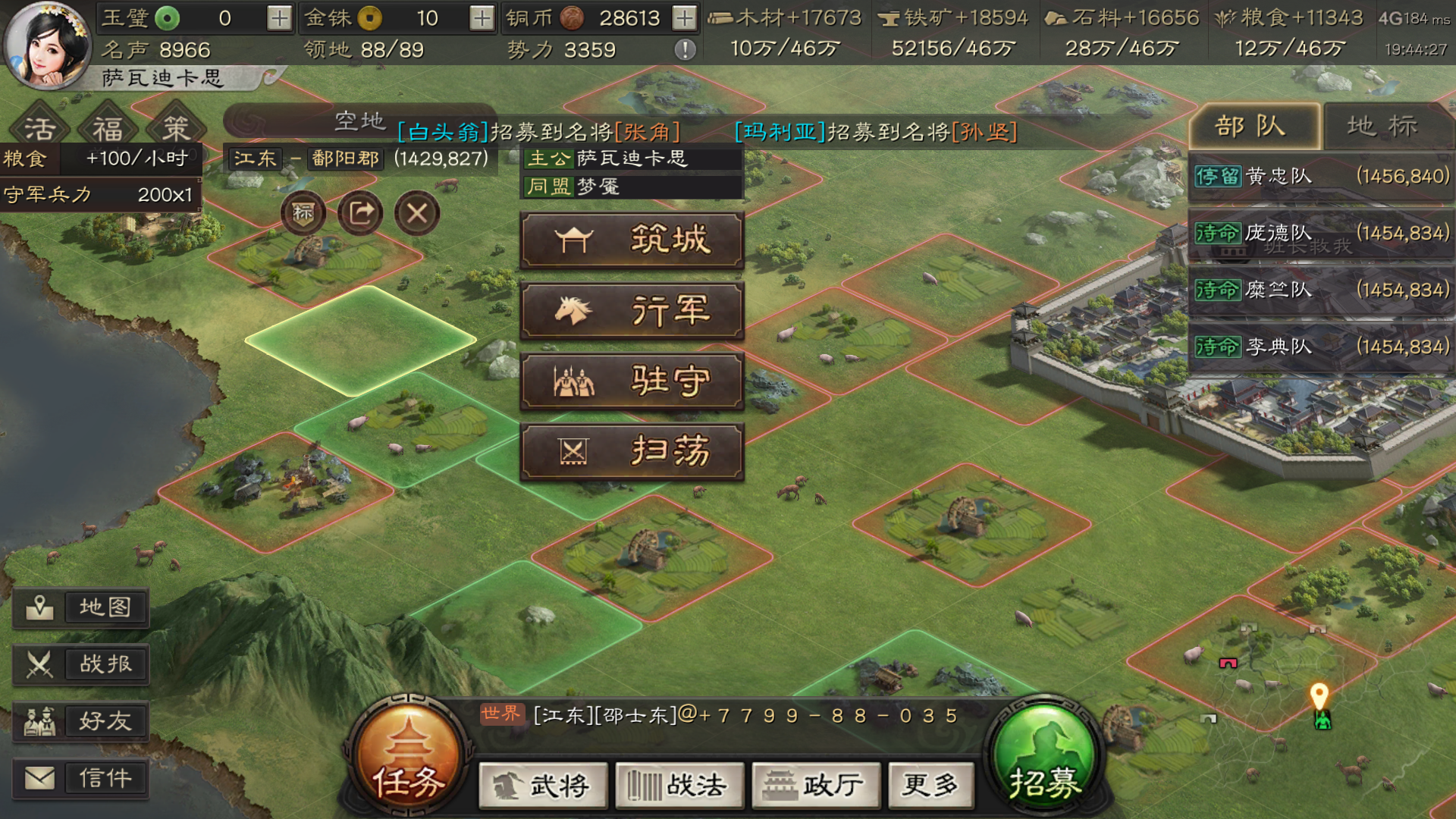
Task: Select the 驻守 garrison option
Action: (632, 381)
